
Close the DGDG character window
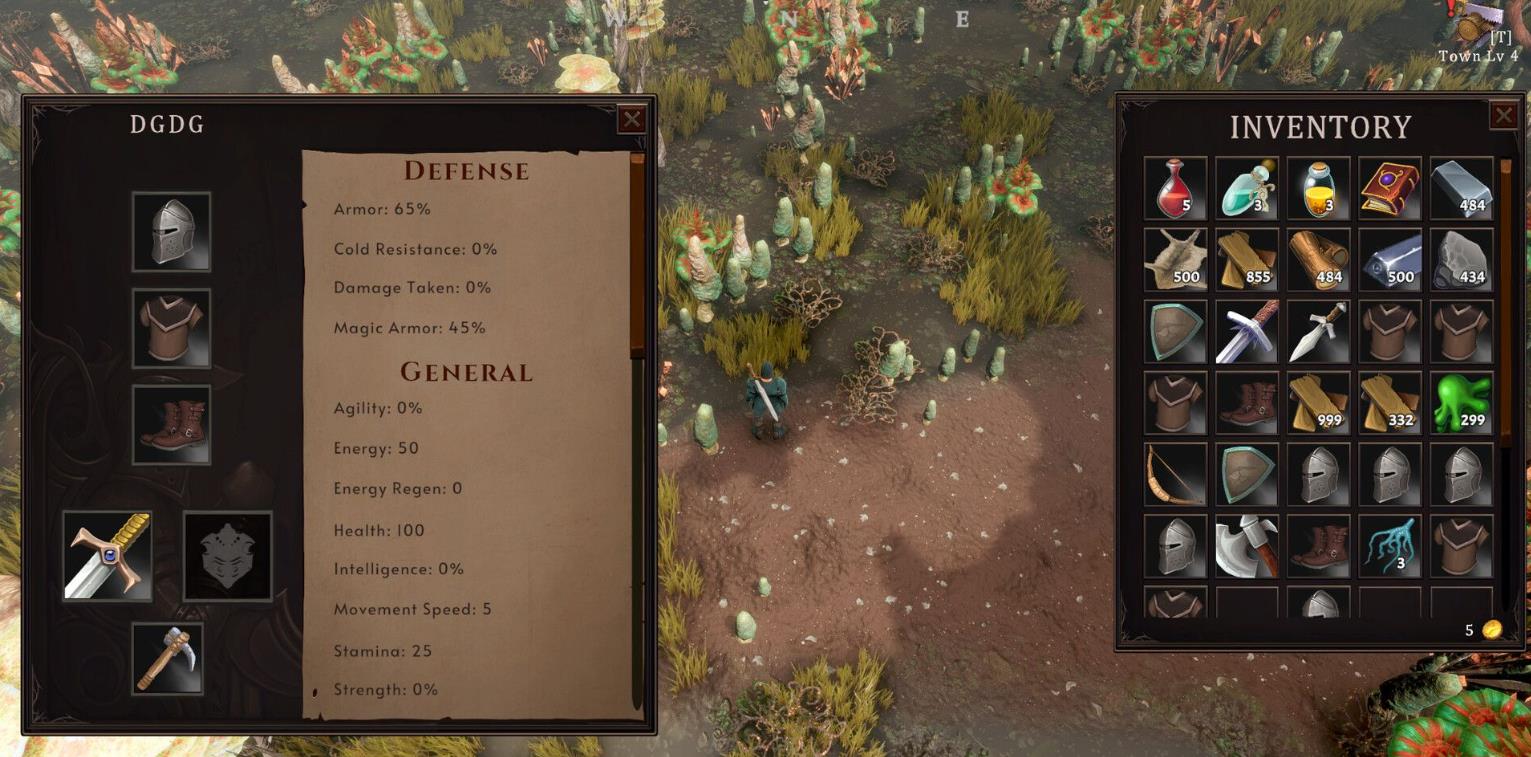pyautogui.click(x=632, y=120)
